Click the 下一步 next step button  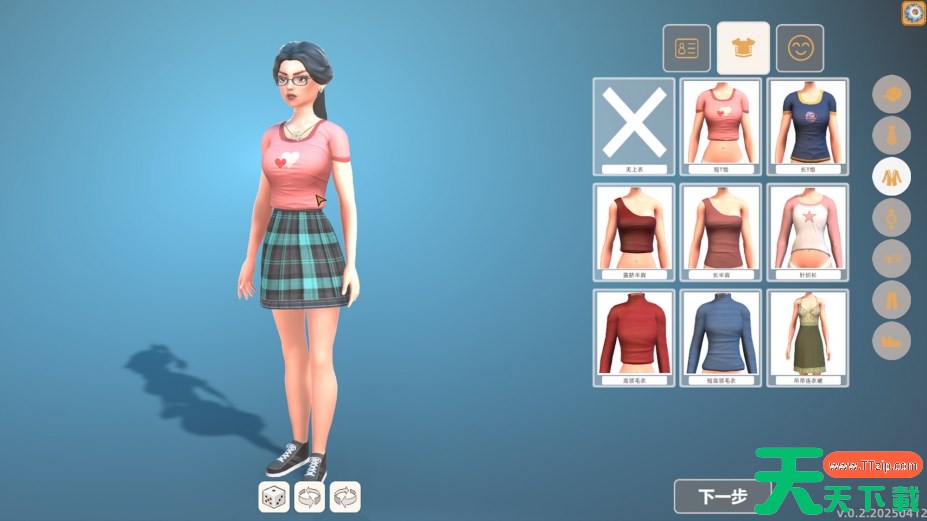point(722,496)
